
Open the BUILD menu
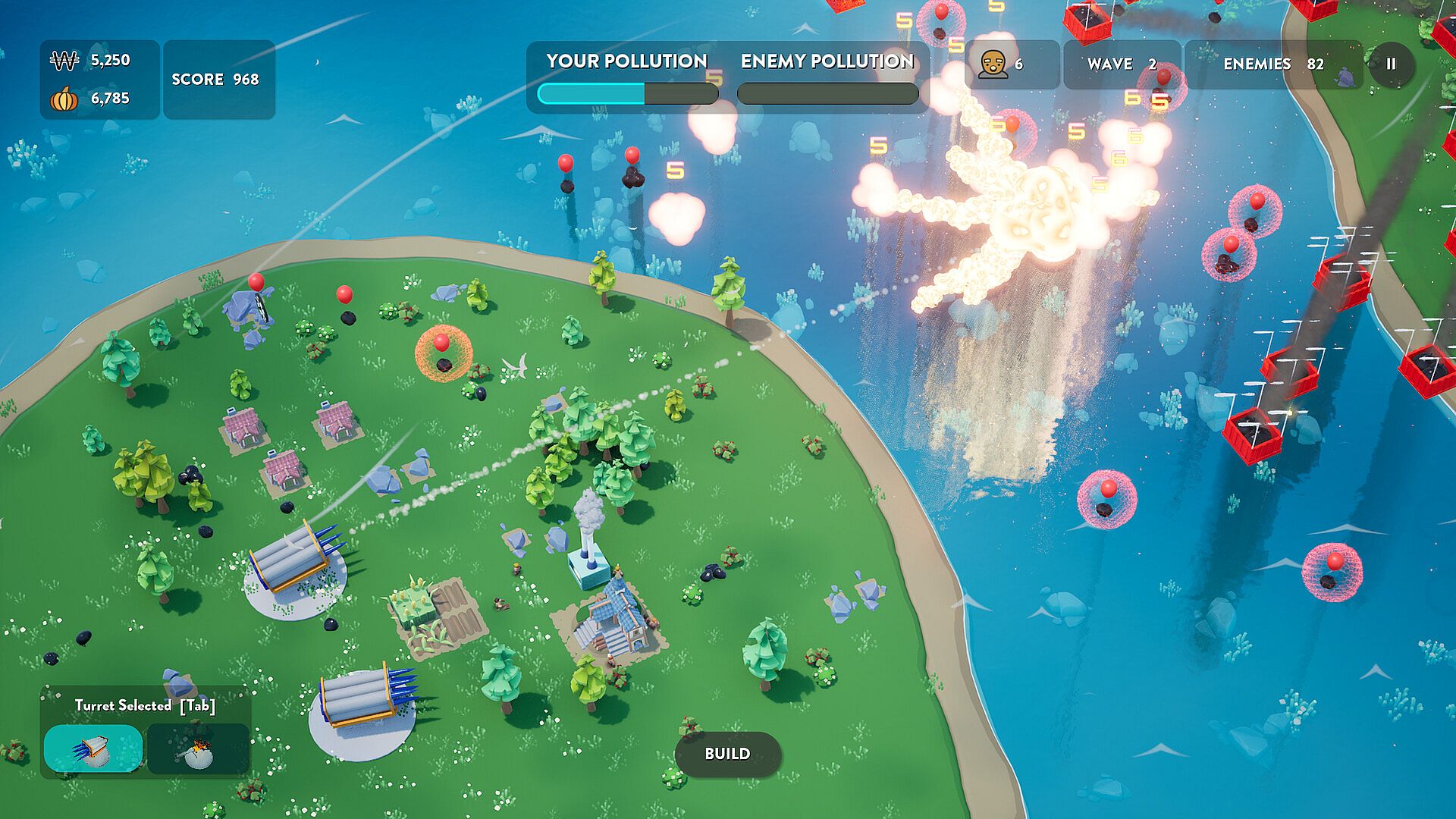[727, 754]
